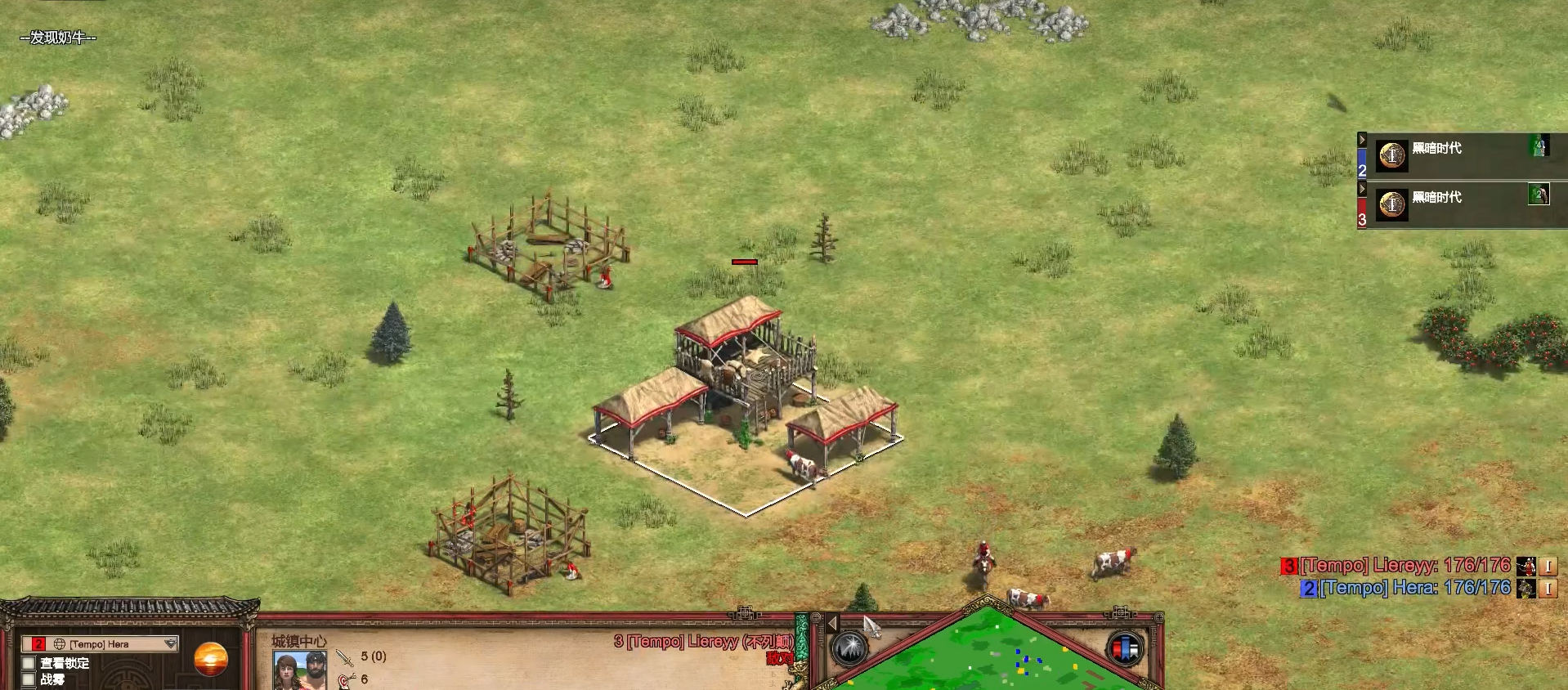Click player 2's Dark Age coin icon
Viewport: 1568px width, 690px height.
click(1391, 155)
